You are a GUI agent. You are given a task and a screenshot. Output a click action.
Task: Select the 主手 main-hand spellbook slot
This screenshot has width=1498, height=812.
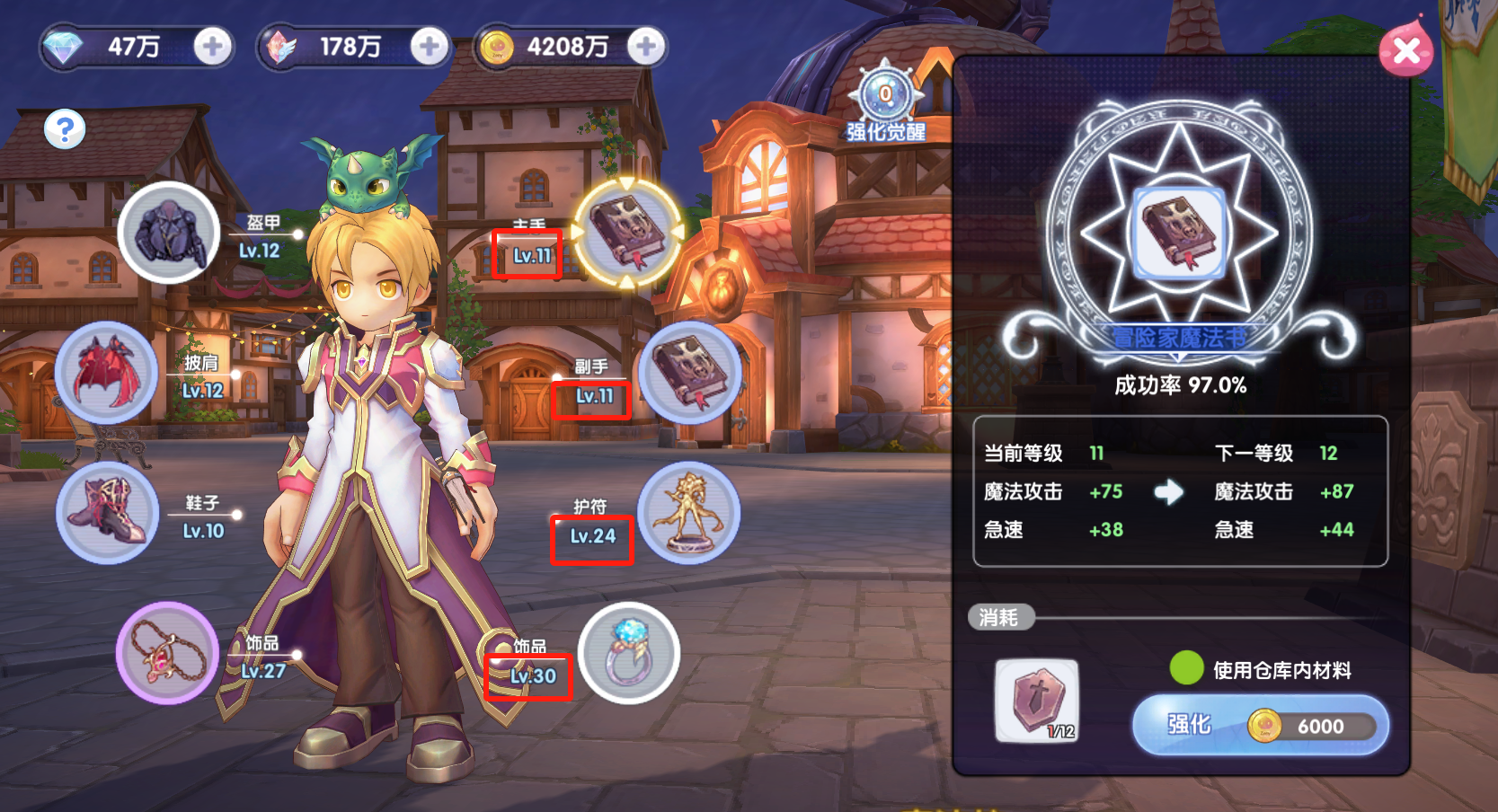[x=627, y=233]
